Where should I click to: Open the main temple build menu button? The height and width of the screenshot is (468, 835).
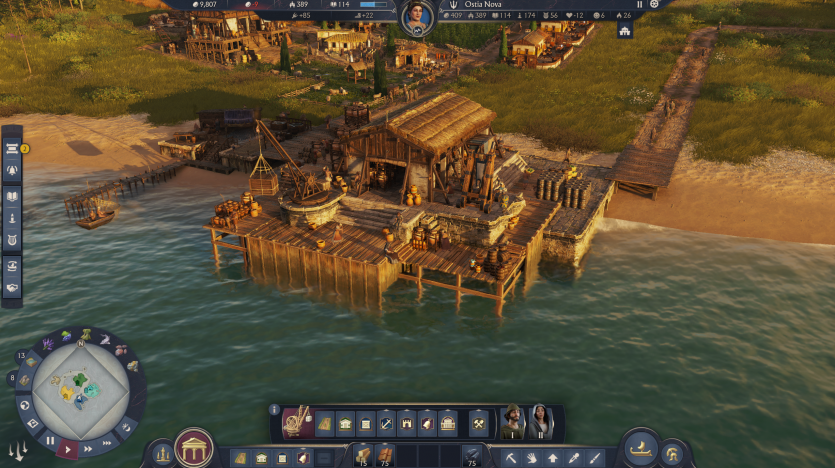(x=193, y=448)
